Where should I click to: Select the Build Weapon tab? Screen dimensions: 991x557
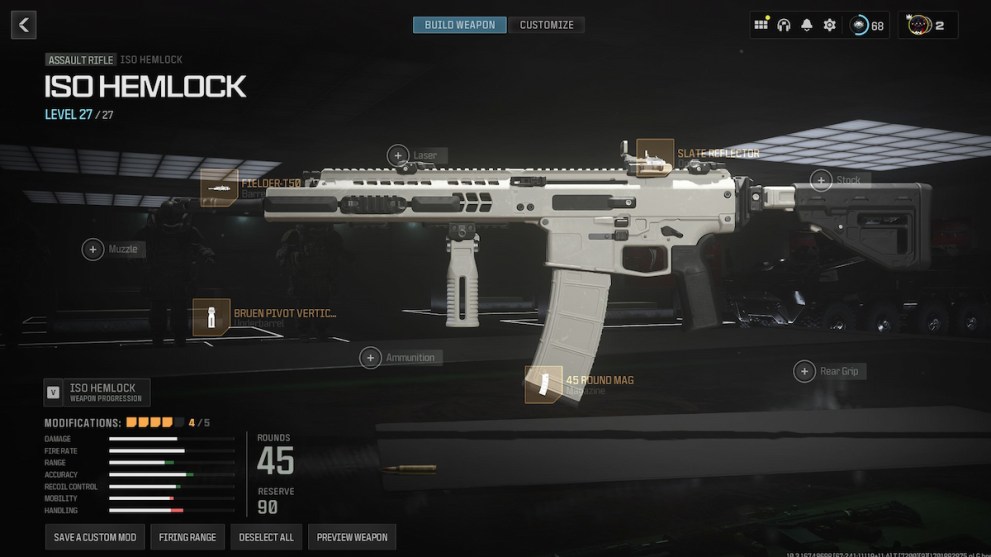tap(460, 25)
